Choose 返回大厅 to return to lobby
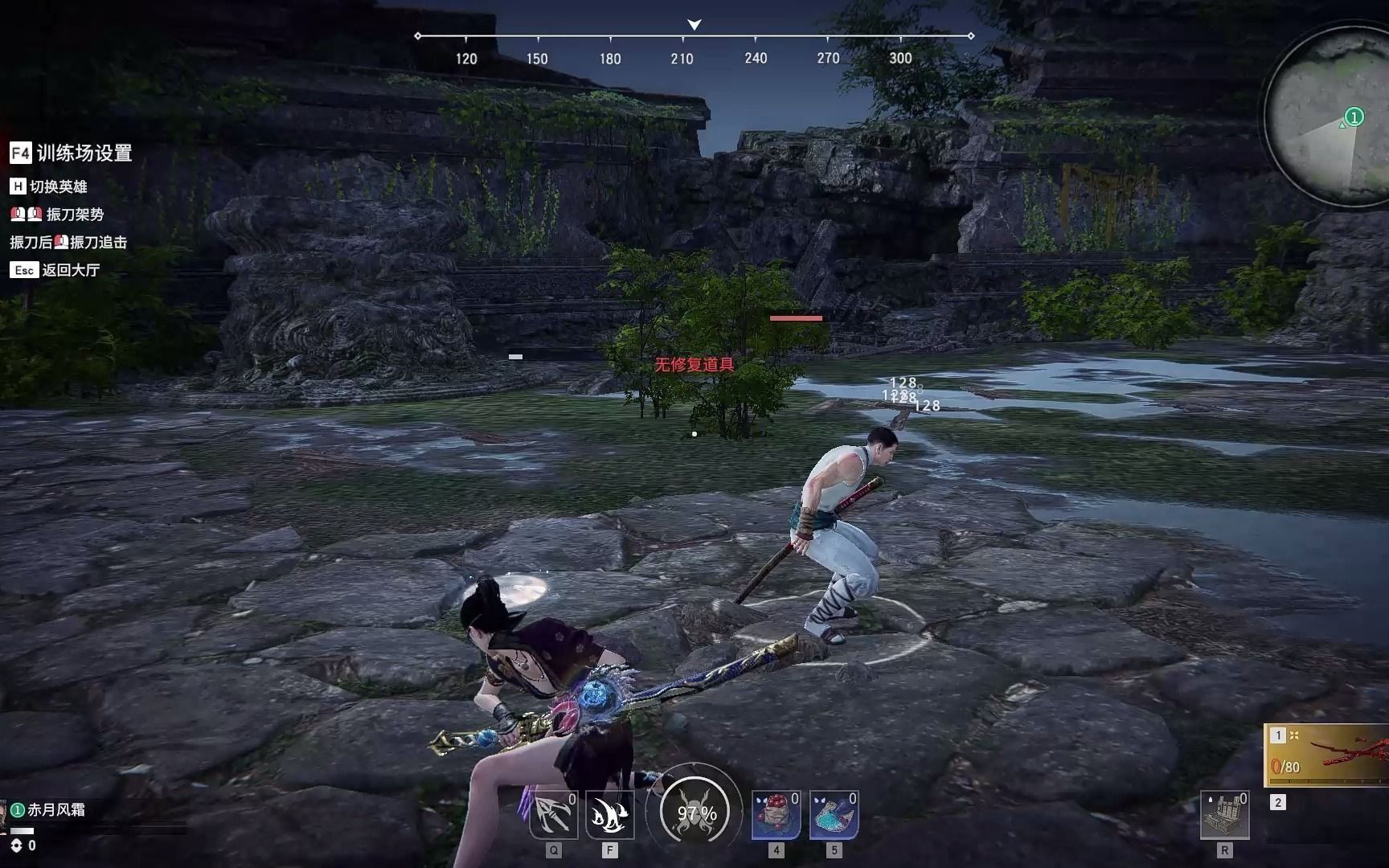Image resolution: width=1389 pixels, height=868 pixels. 55,270
